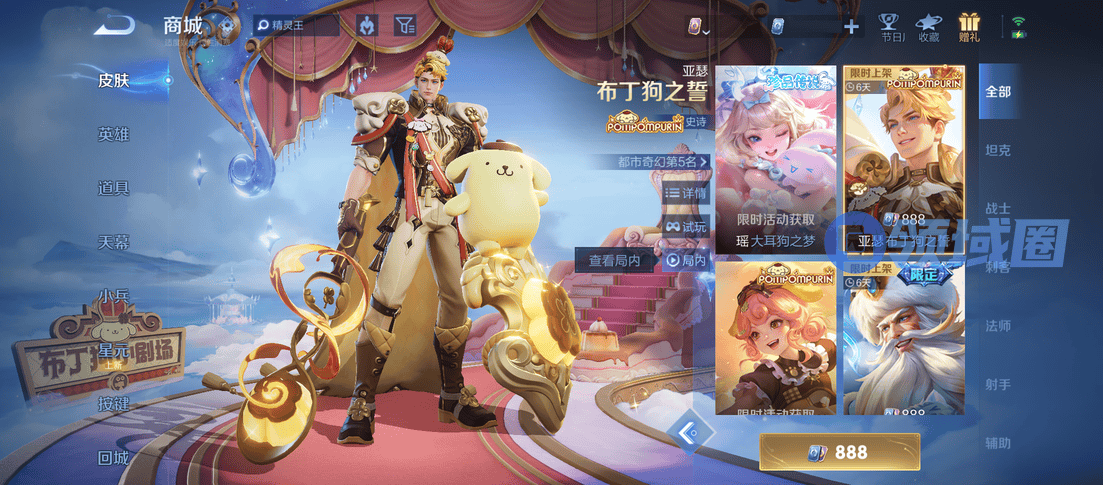This screenshot has height=485, width=1103.
Task: Try the skin with 试玩
Action: tap(687, 227)
